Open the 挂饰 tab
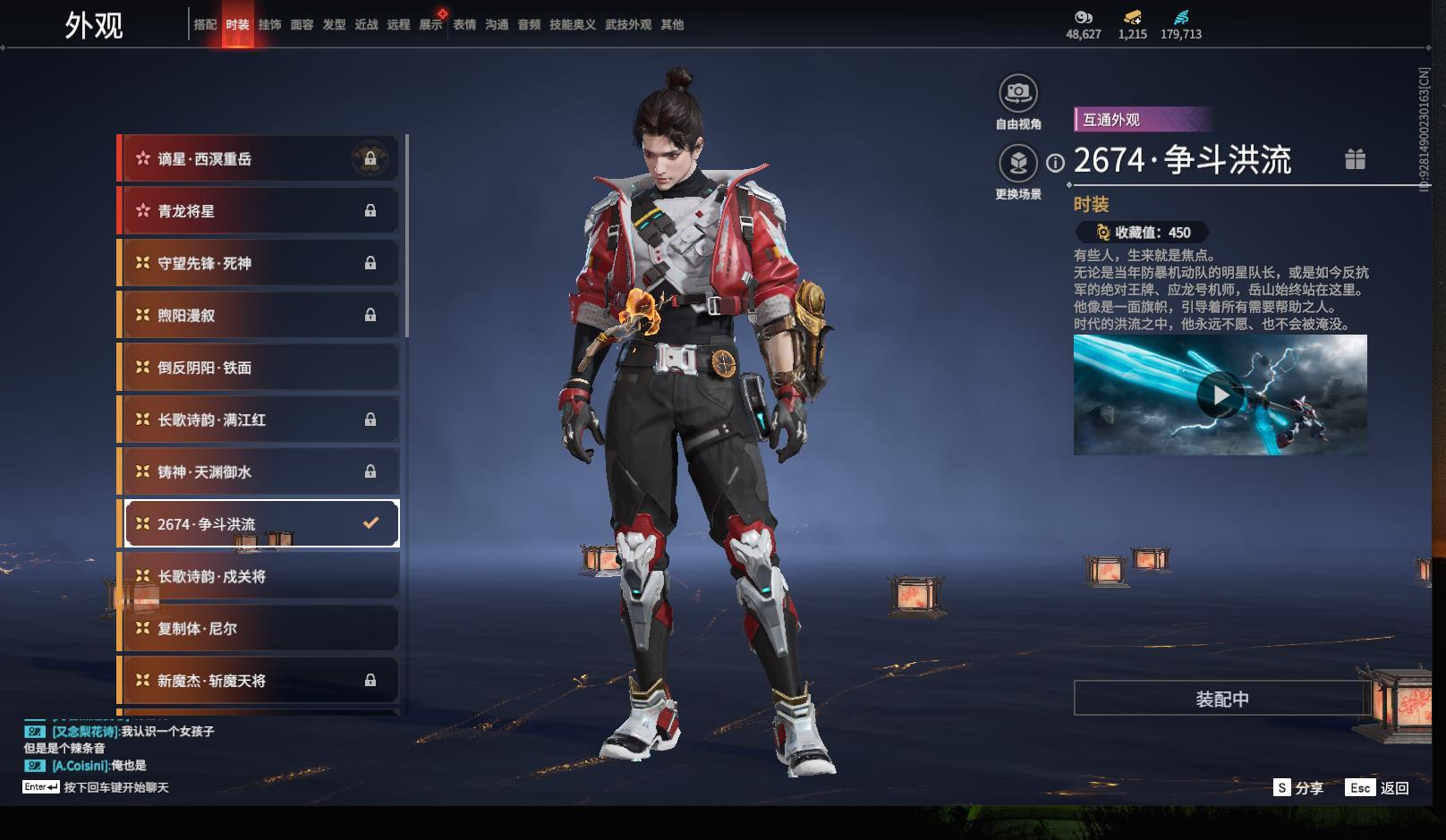 click(x=269, y=25)
